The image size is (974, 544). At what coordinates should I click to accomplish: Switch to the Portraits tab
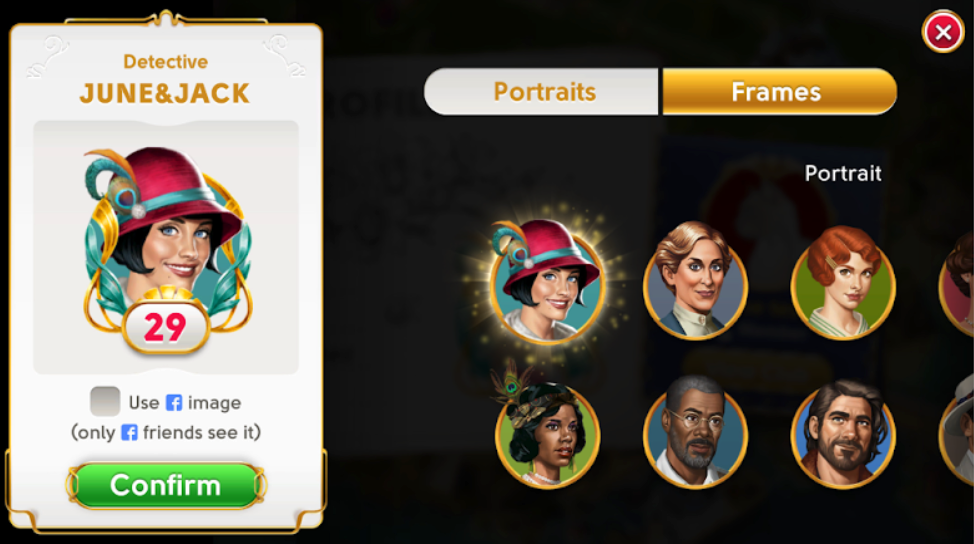(543, 92)
